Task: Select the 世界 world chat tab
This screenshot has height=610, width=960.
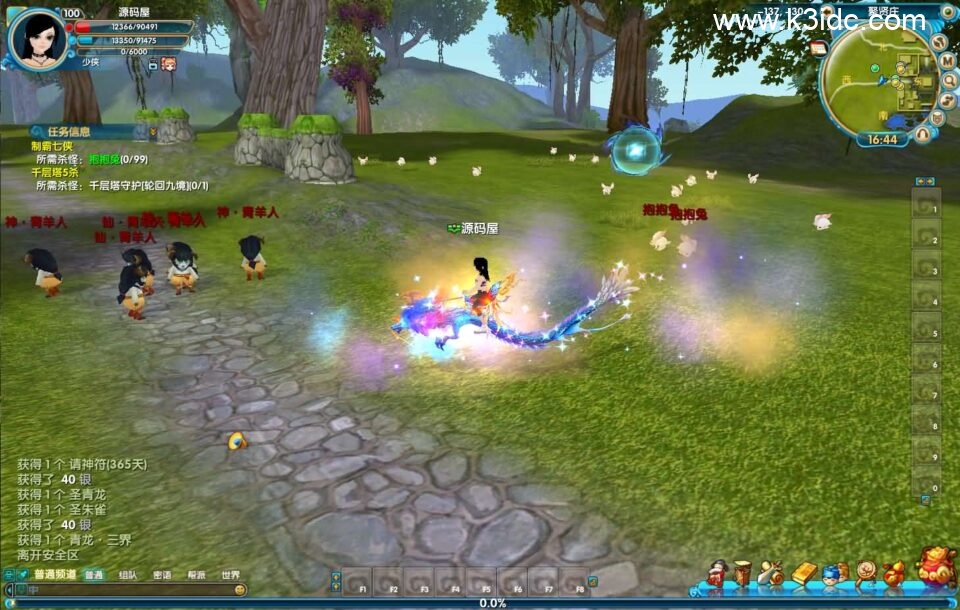Action: (230, 575)
